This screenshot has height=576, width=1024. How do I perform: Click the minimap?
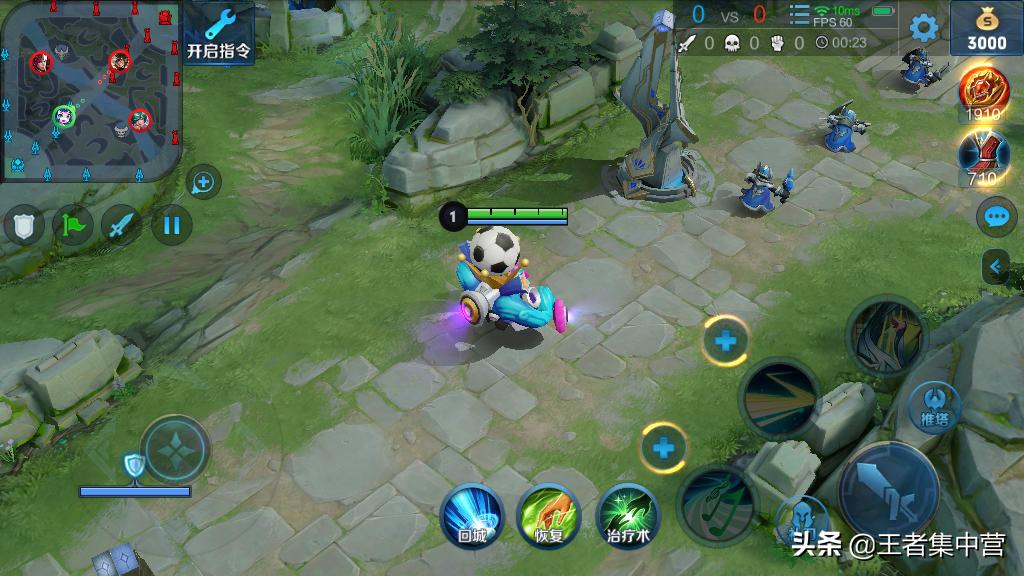tap(90, 90)
